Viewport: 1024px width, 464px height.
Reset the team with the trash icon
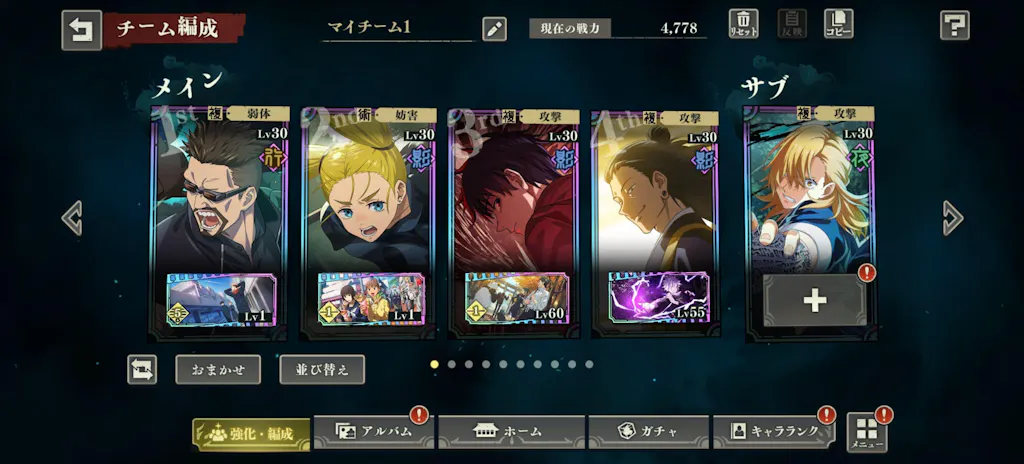[743, 24]
